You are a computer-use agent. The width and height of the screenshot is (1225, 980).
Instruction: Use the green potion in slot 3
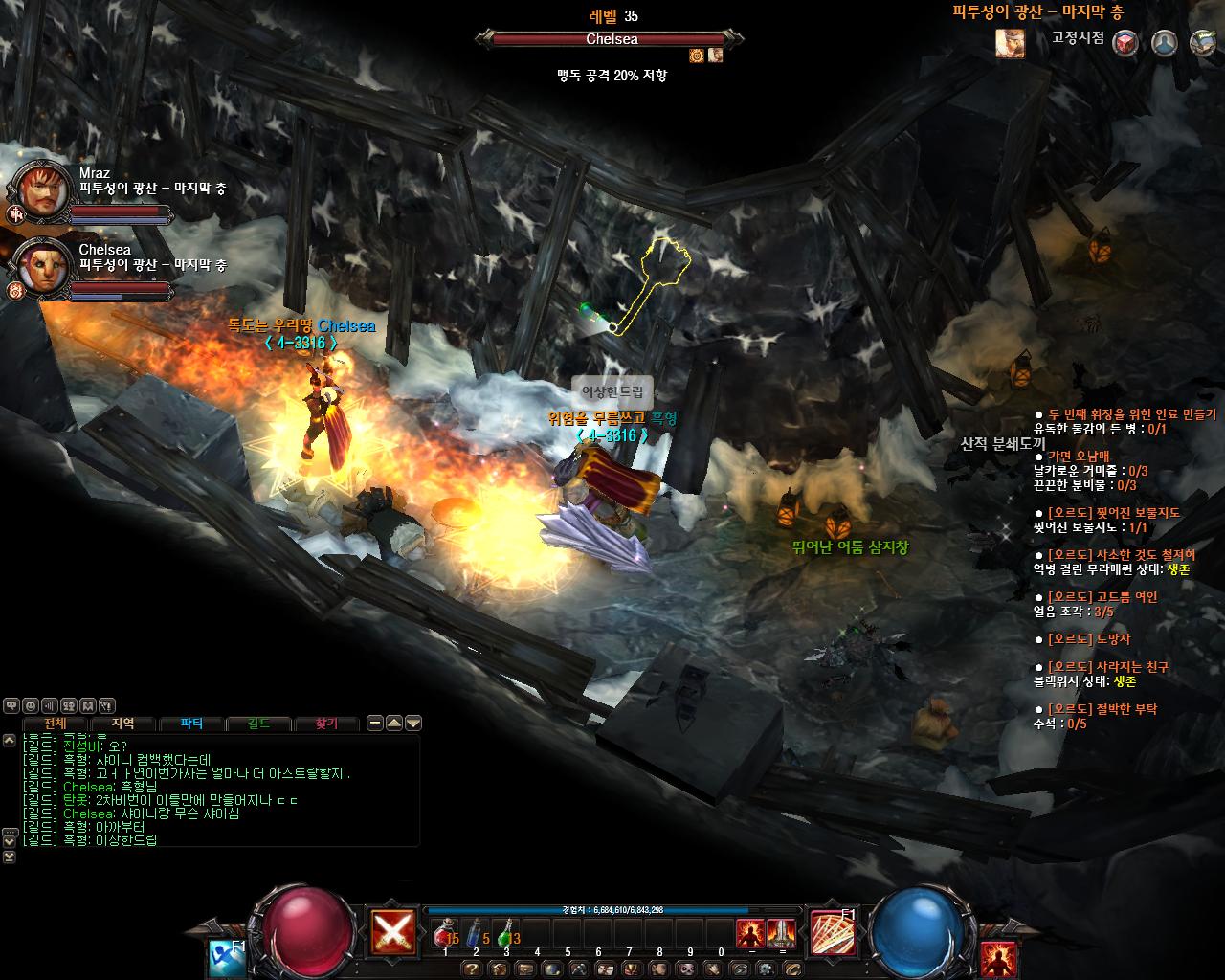[x=505, y=933]
